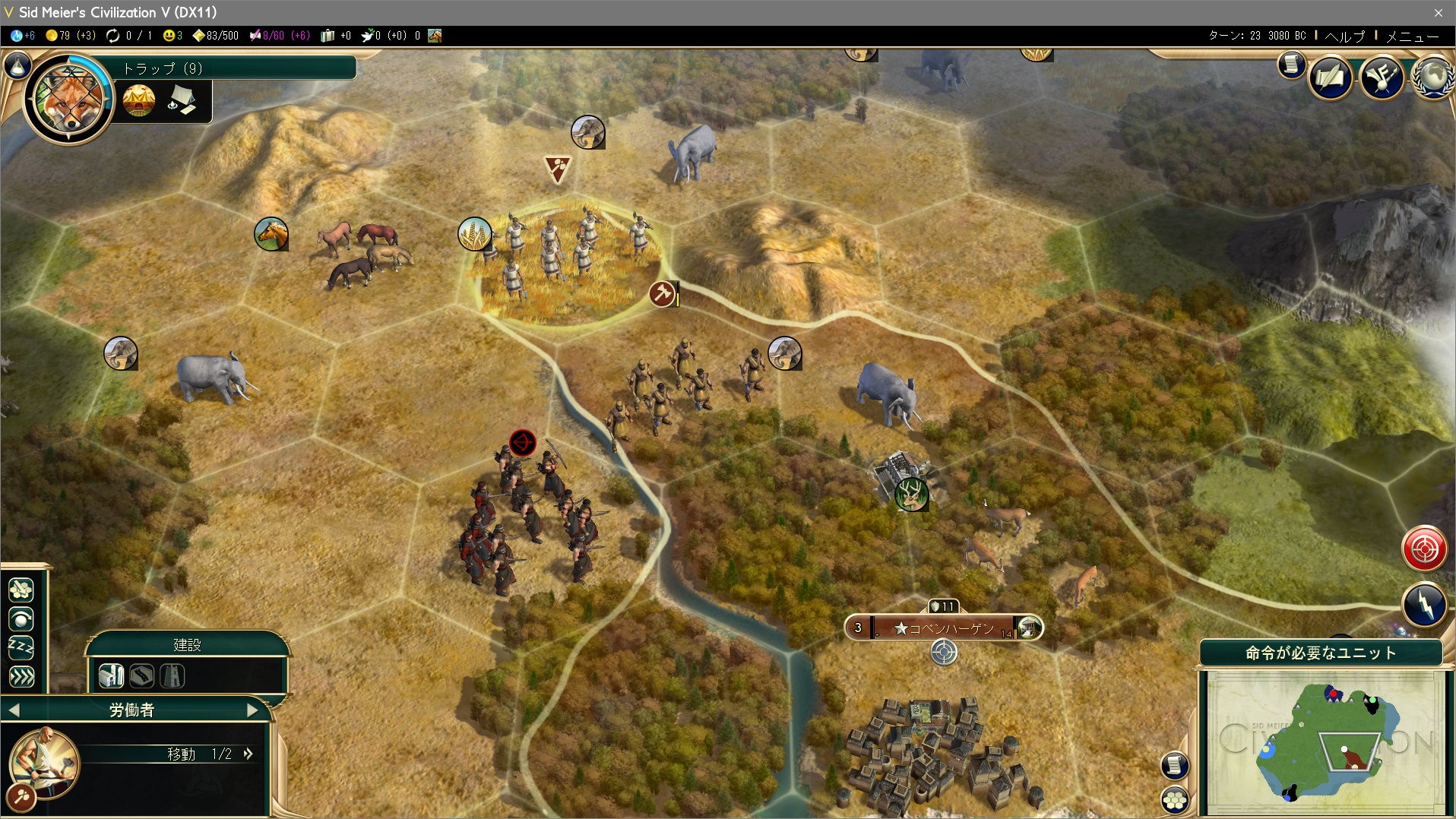Viewport: 1456px width, 819px height.
Task: Open the コペンハーゲン city banner
Action: (x=944, y=628)
